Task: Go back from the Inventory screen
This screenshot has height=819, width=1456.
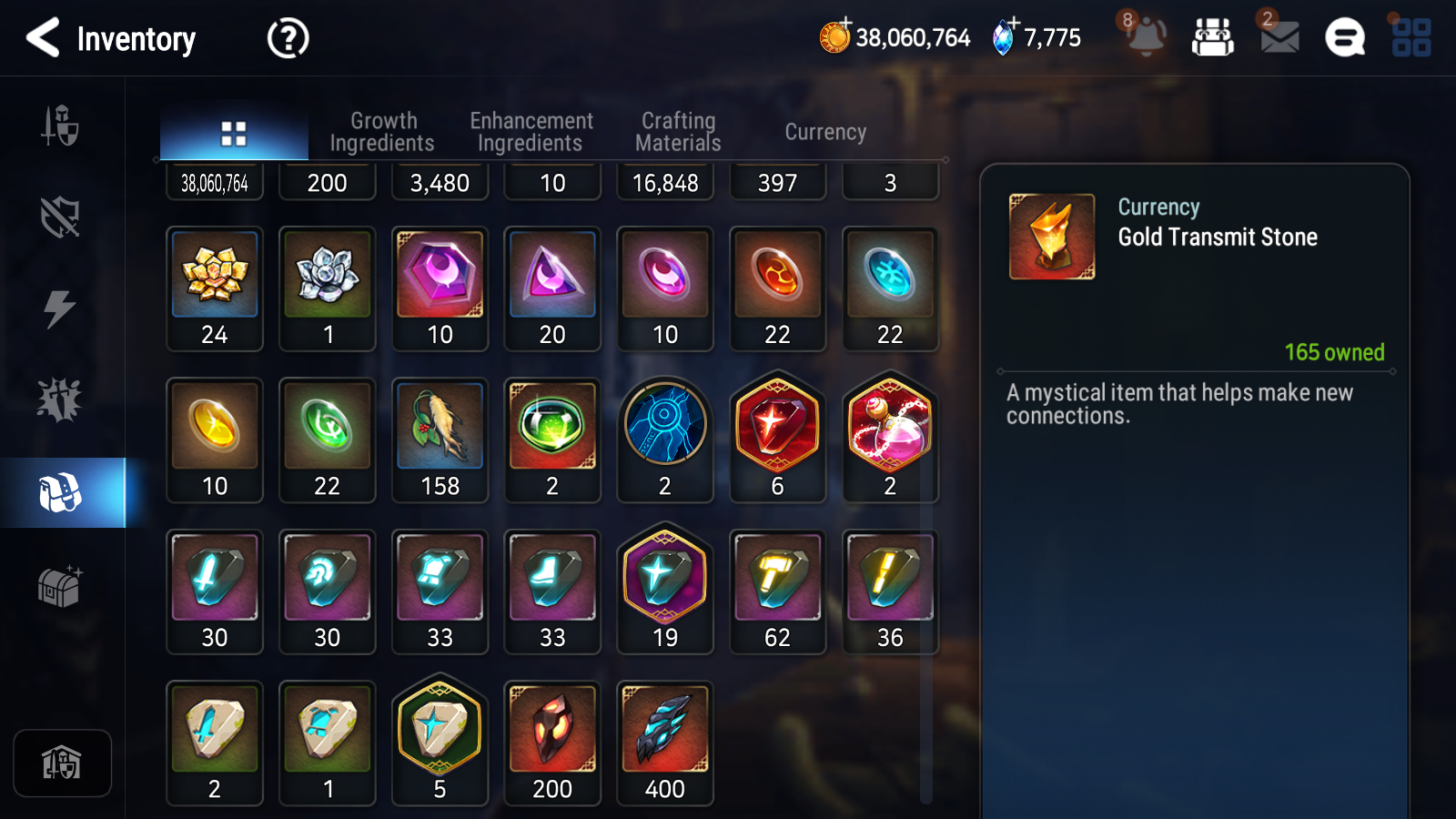Action: coord(44,38)
